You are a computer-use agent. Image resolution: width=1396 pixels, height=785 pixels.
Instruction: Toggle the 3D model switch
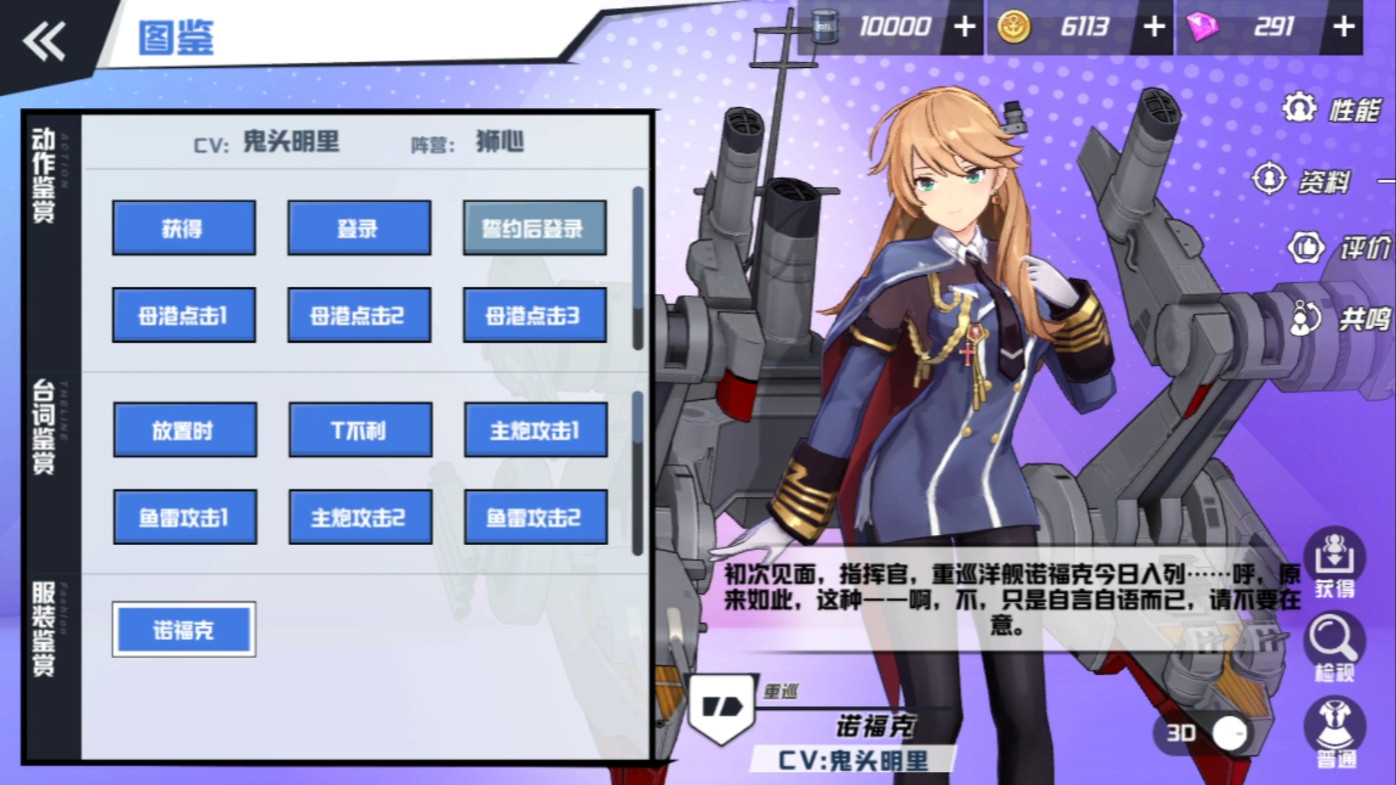pos(1228,733)
